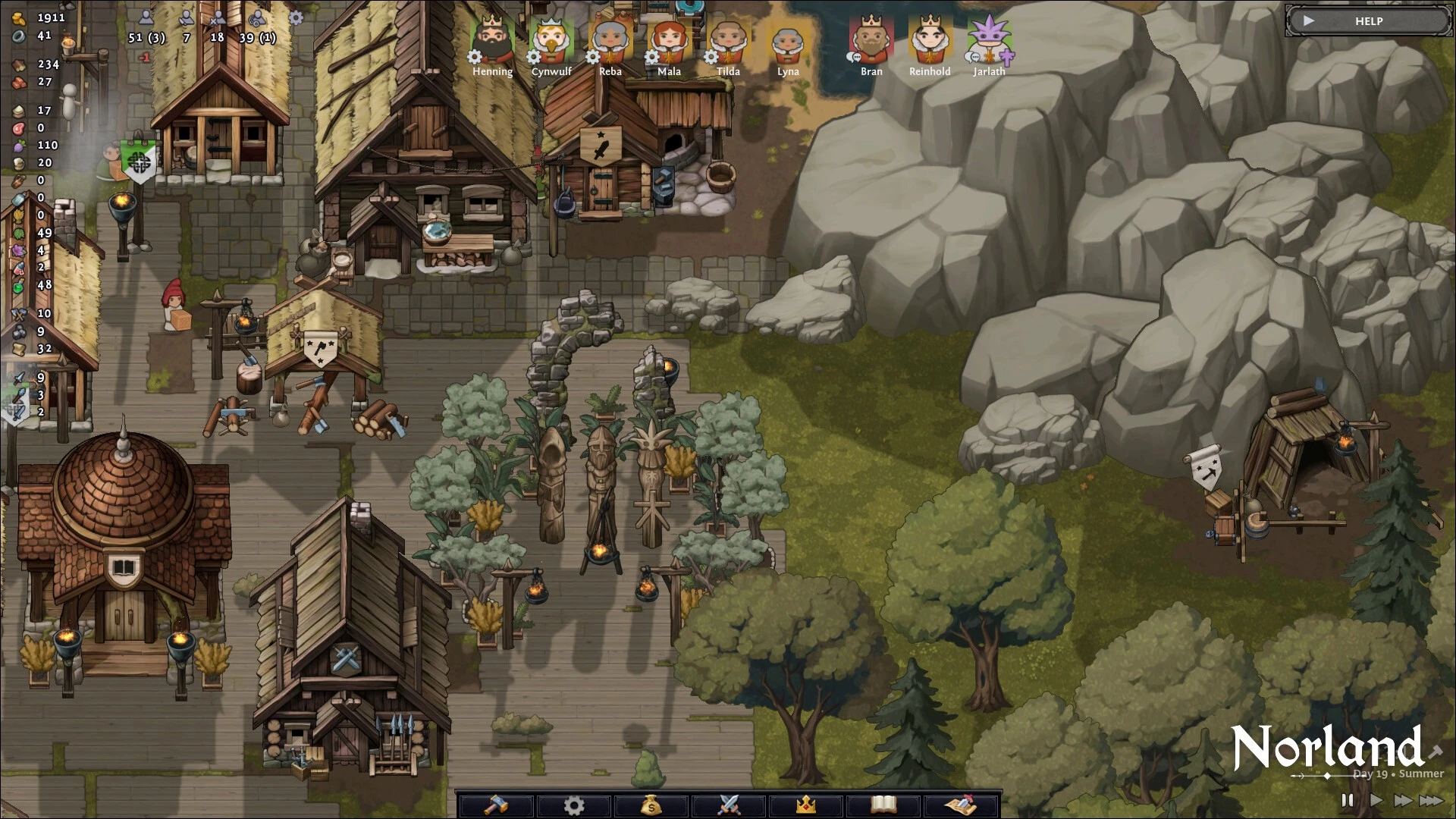Open the book knowledge menu
The width and height of the screenshot is (1456, 819).
pyautogui.click(x=883, y=805)
